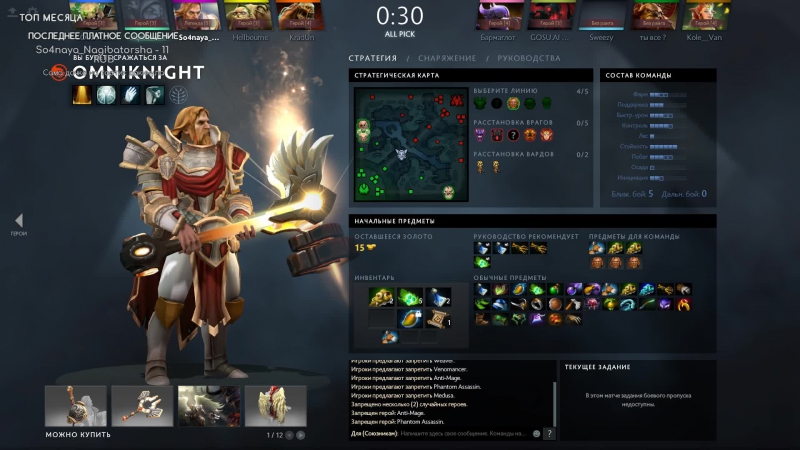The image size is (800, 450).
Task: Click the strategic minimap
Action: (409, 145)
